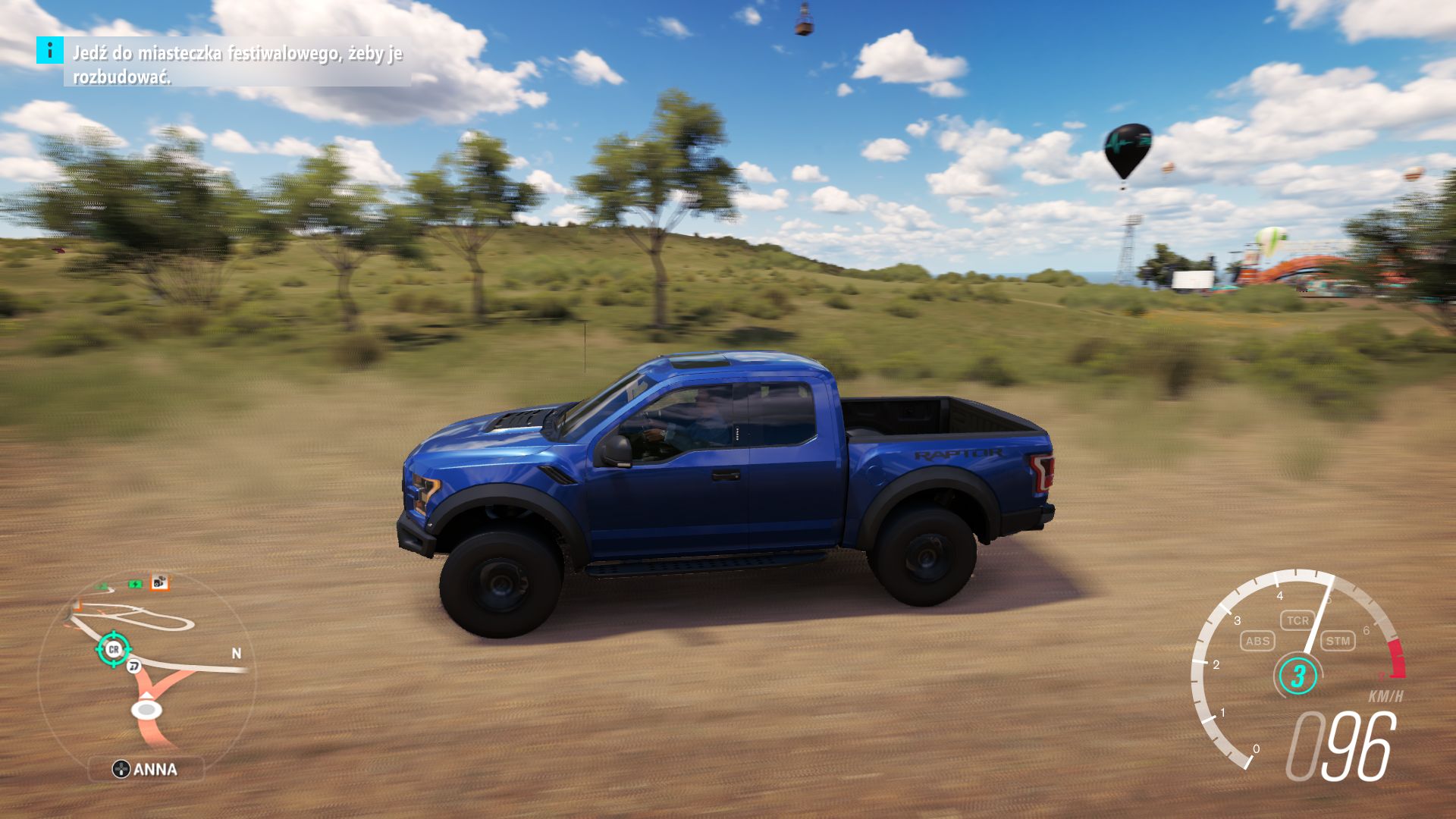Screen dimensions: 1456x819
Task: Click the player position marker on the minimap
Action: (146, 709)
